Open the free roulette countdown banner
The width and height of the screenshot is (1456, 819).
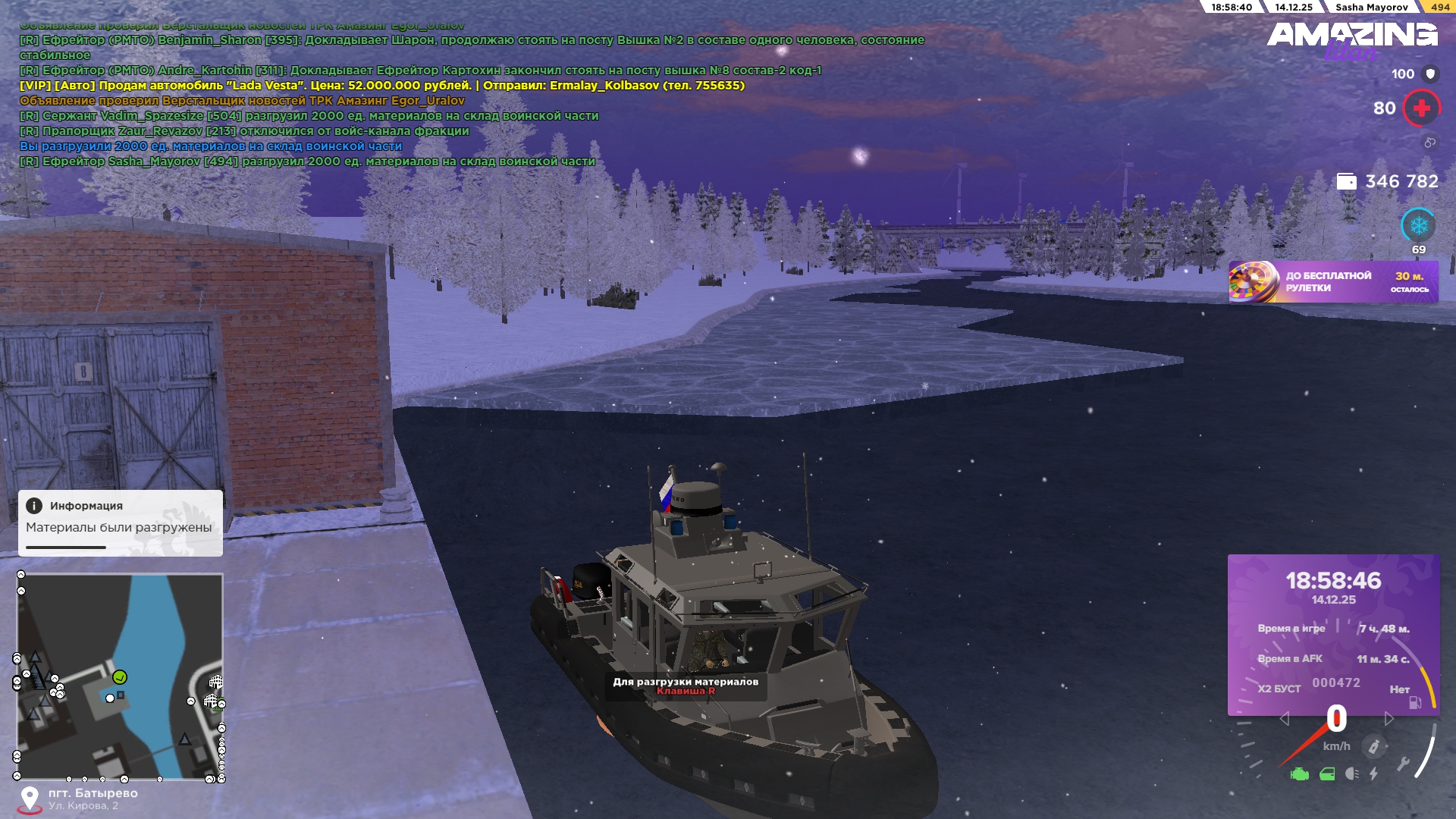point(1333,282)
